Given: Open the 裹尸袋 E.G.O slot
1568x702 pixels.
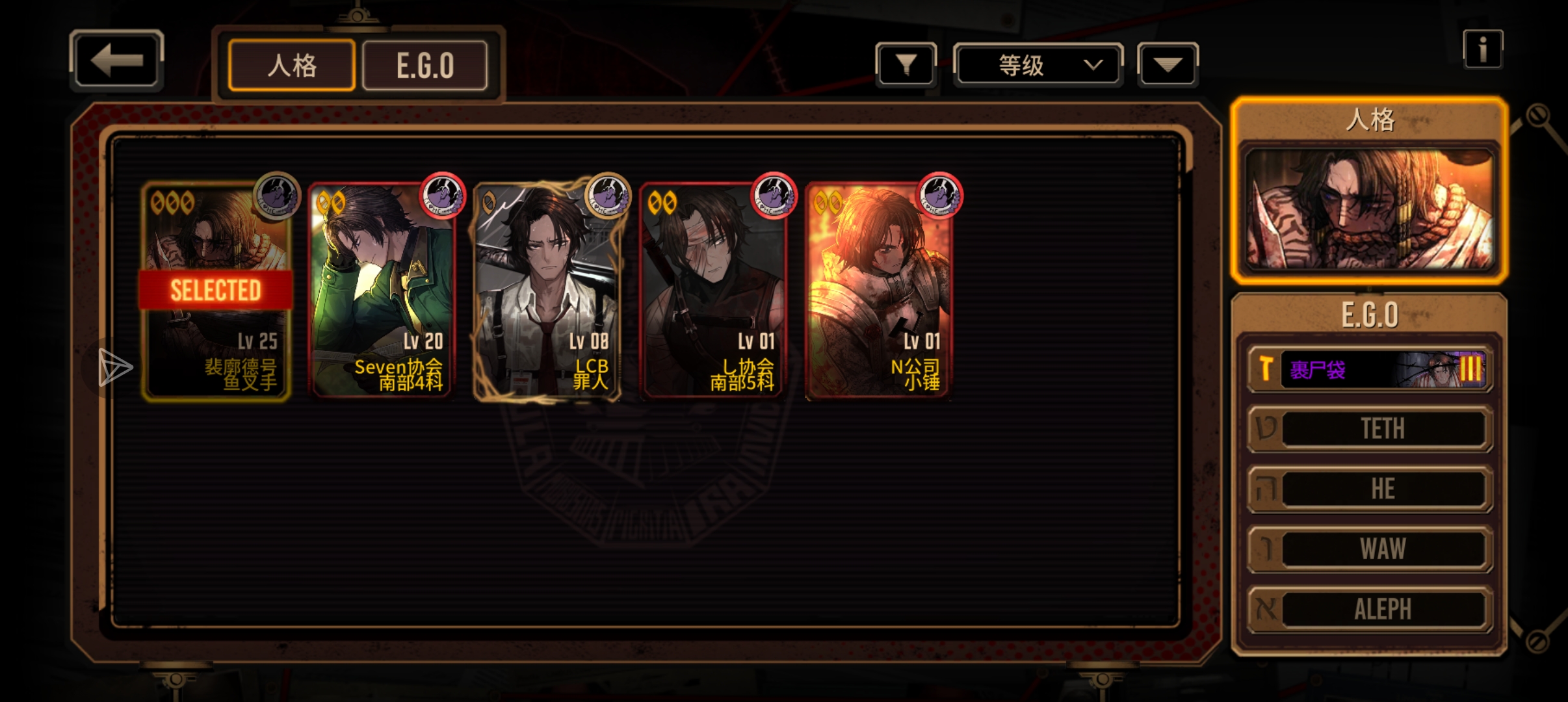Looking at the screenshot, I should point(1370,369).
